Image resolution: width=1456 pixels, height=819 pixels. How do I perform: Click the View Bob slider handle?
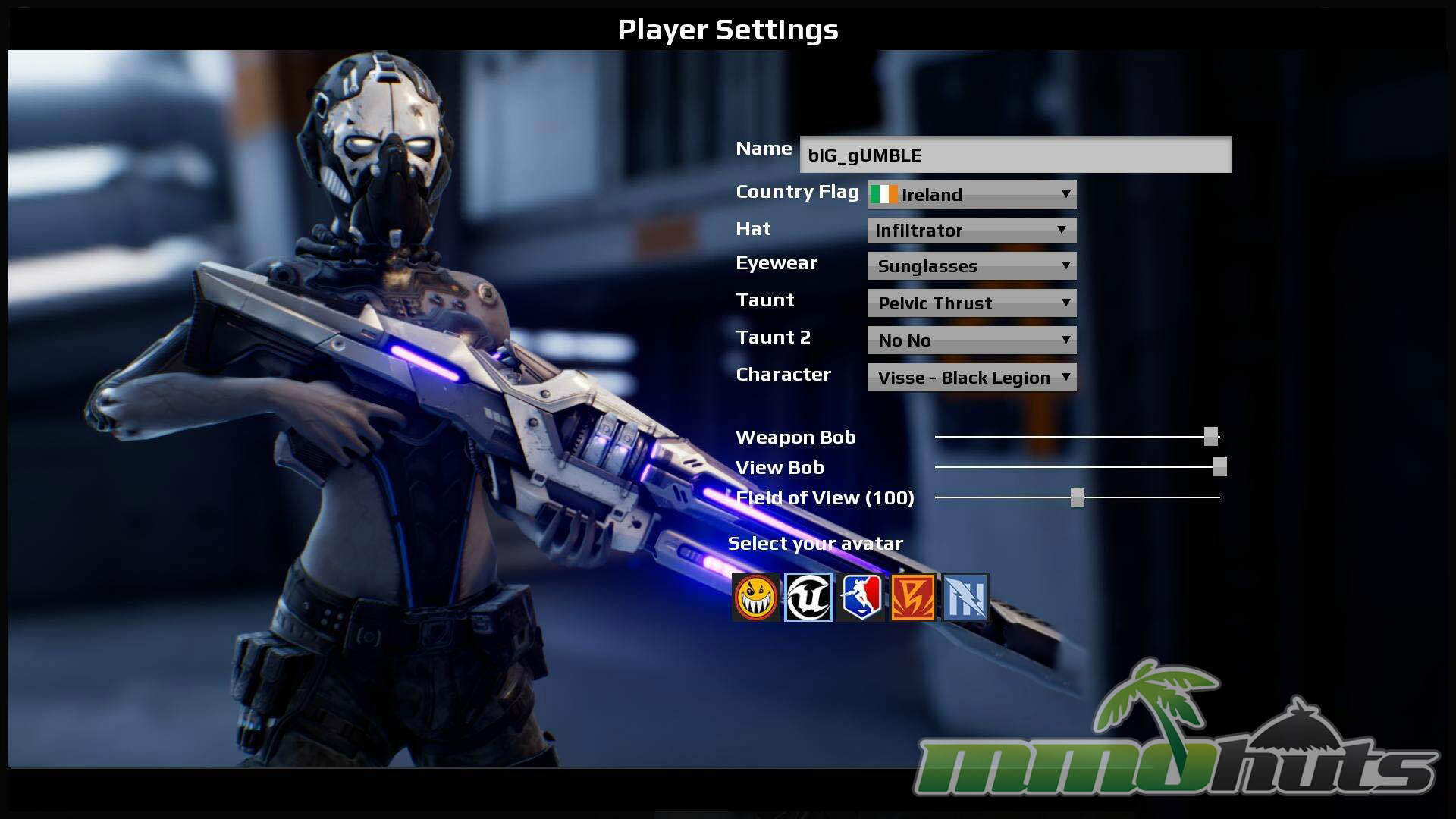click(x=1219, y=467)
